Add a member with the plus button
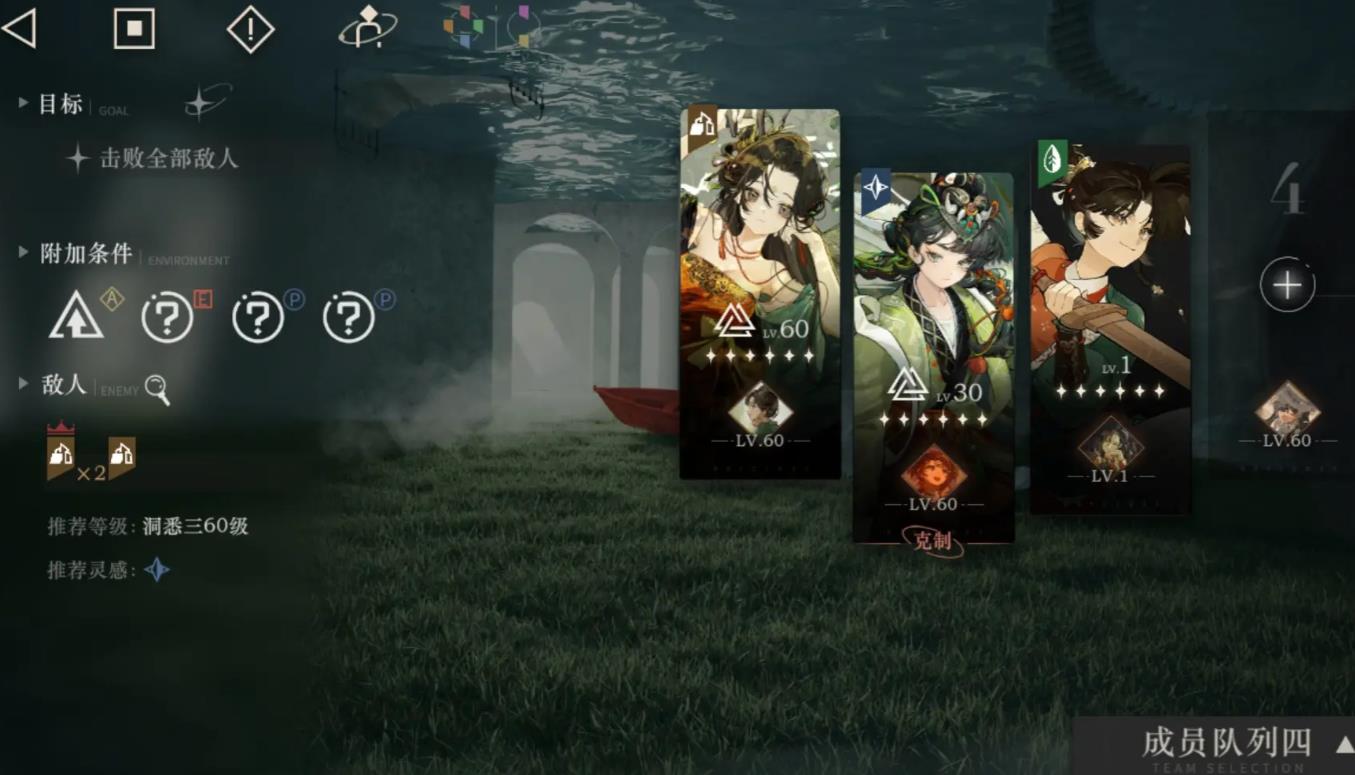The height and width of the screenshot is (775, 1355). 1286,286
